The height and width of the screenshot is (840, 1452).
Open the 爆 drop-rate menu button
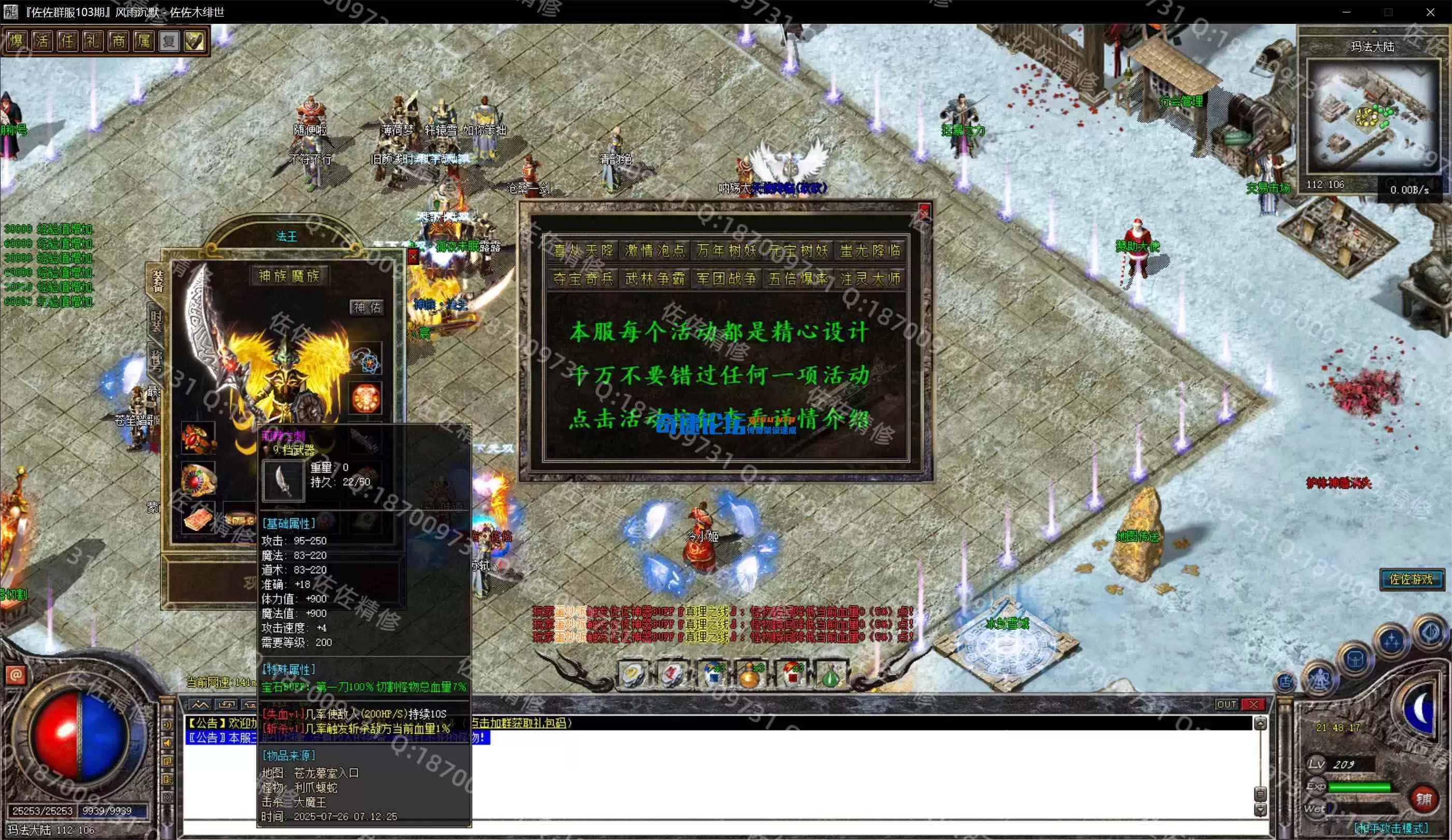tap(17, 41)
